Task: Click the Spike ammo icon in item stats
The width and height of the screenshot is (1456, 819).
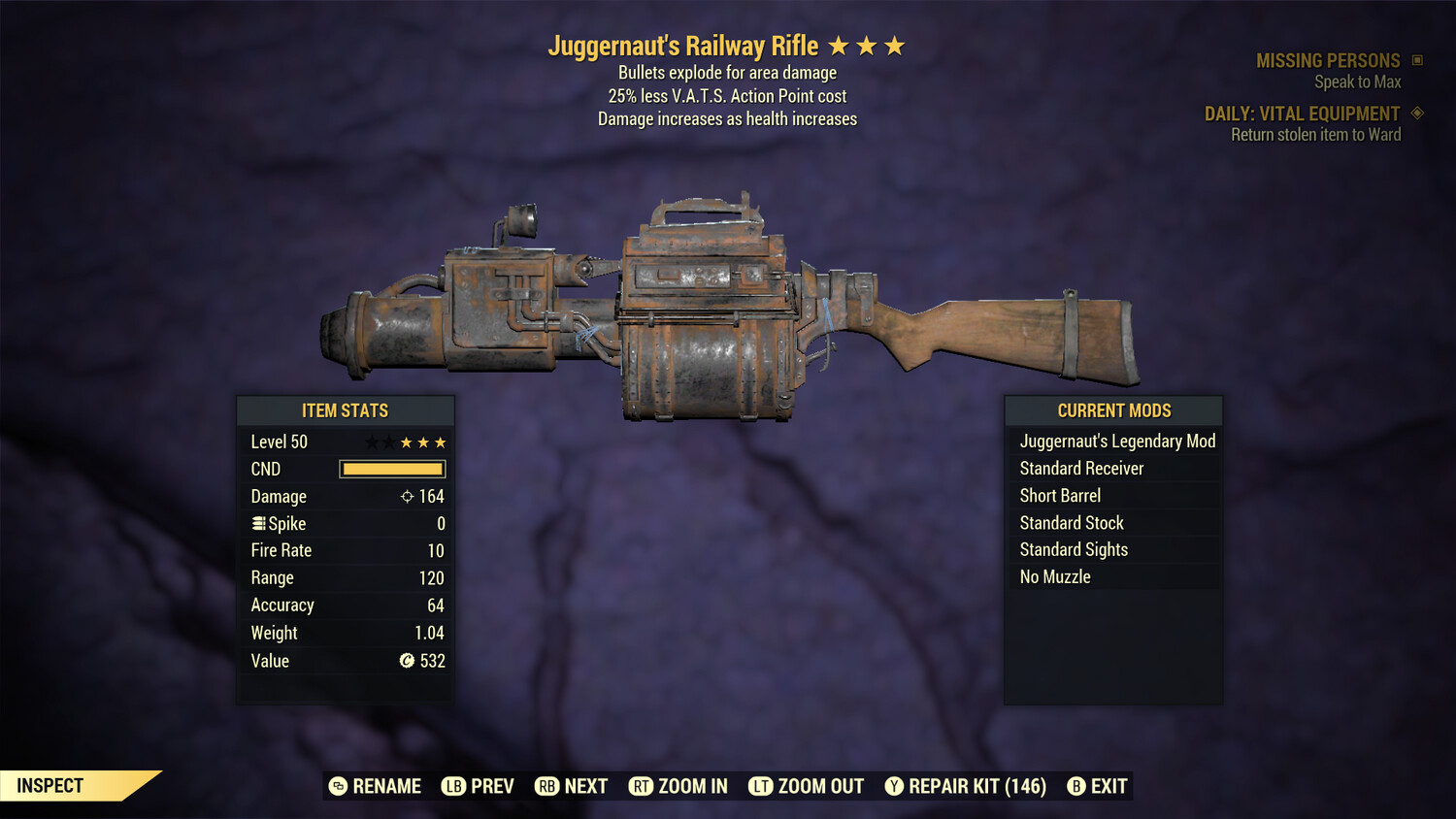Action: pos(257,523)
